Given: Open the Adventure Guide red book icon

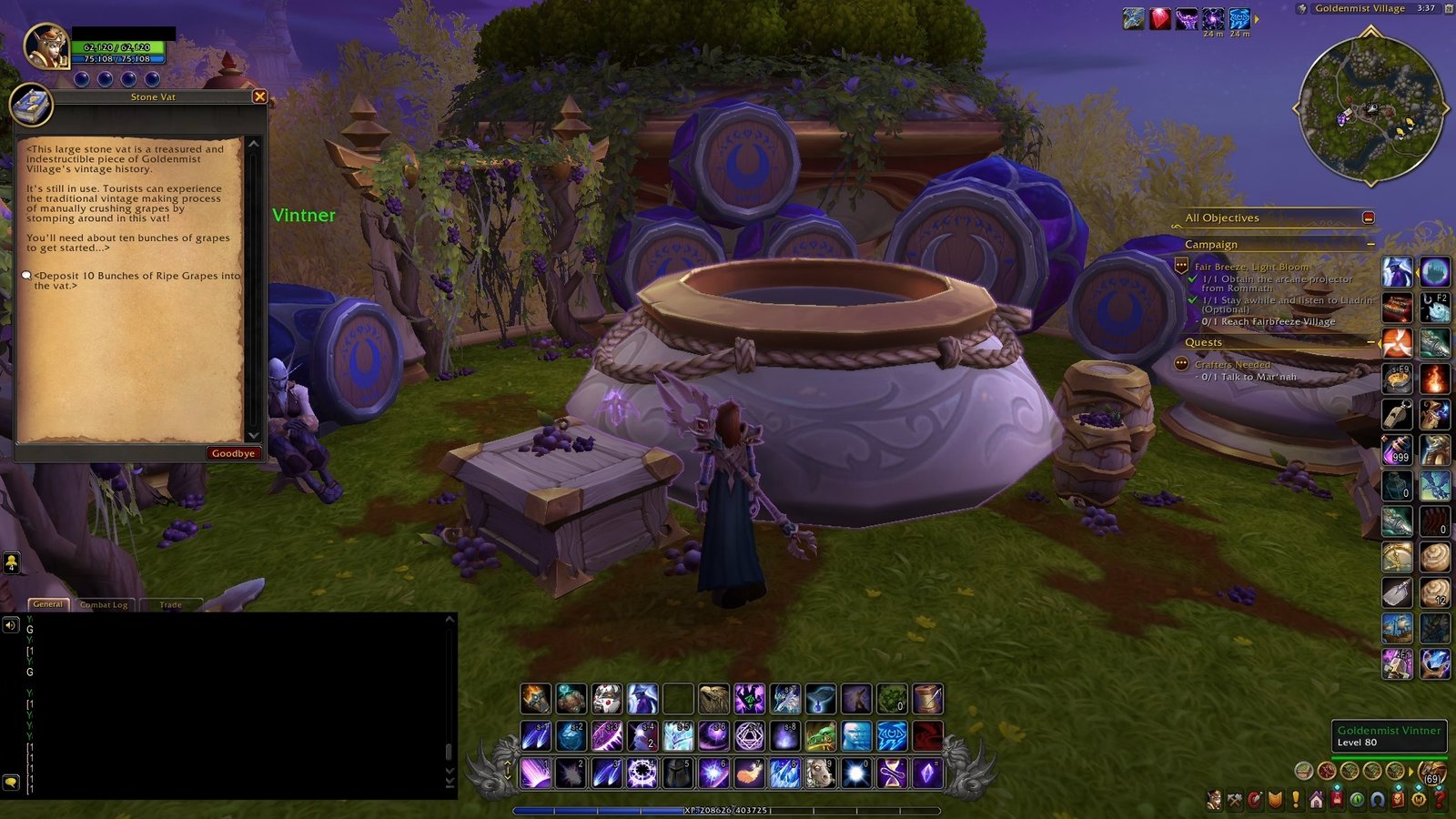Looking at the screenshot, I should pos(1398,798).
